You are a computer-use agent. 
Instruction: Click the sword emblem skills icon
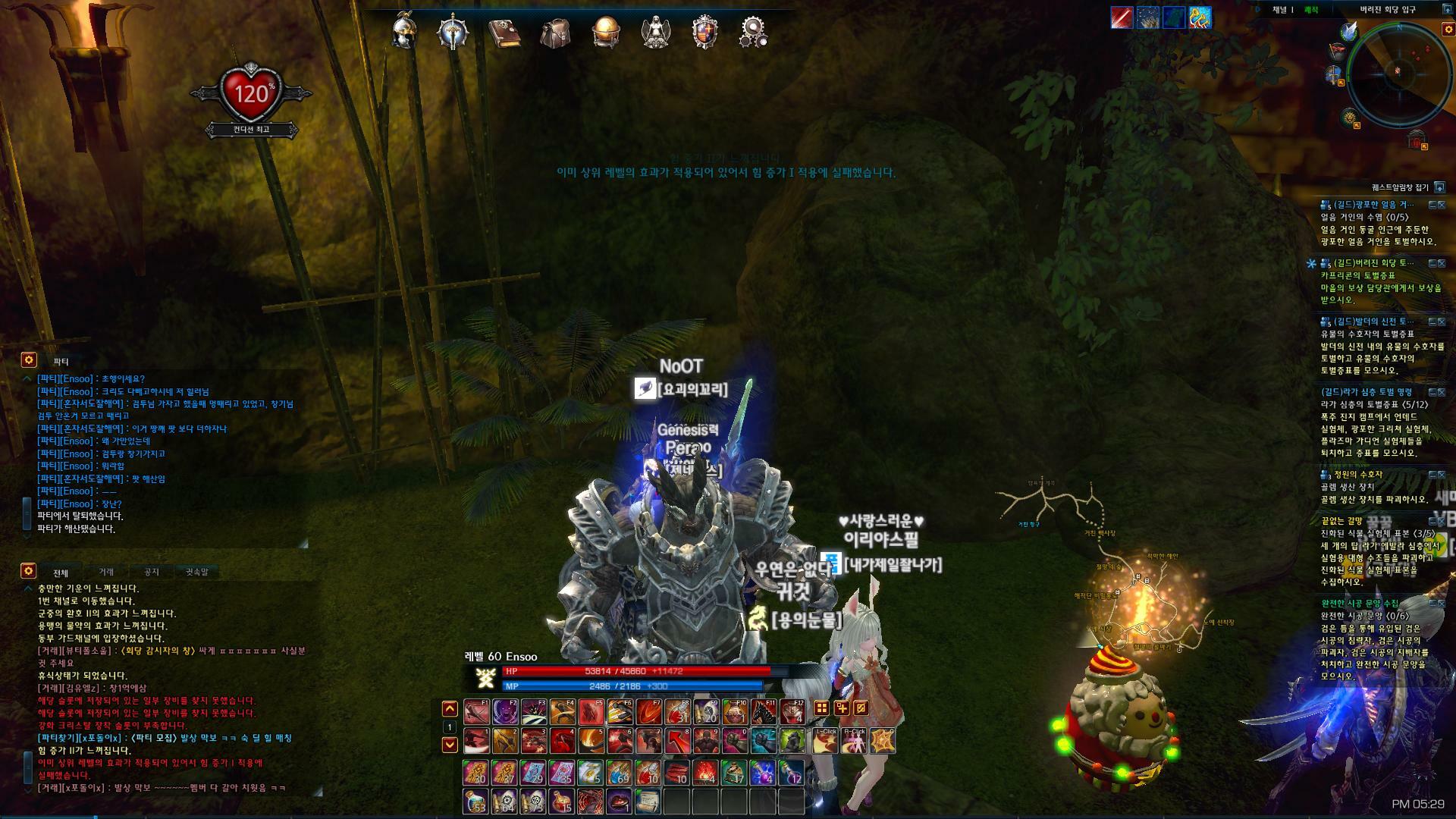pyautogui.click(x=453, y=33)
